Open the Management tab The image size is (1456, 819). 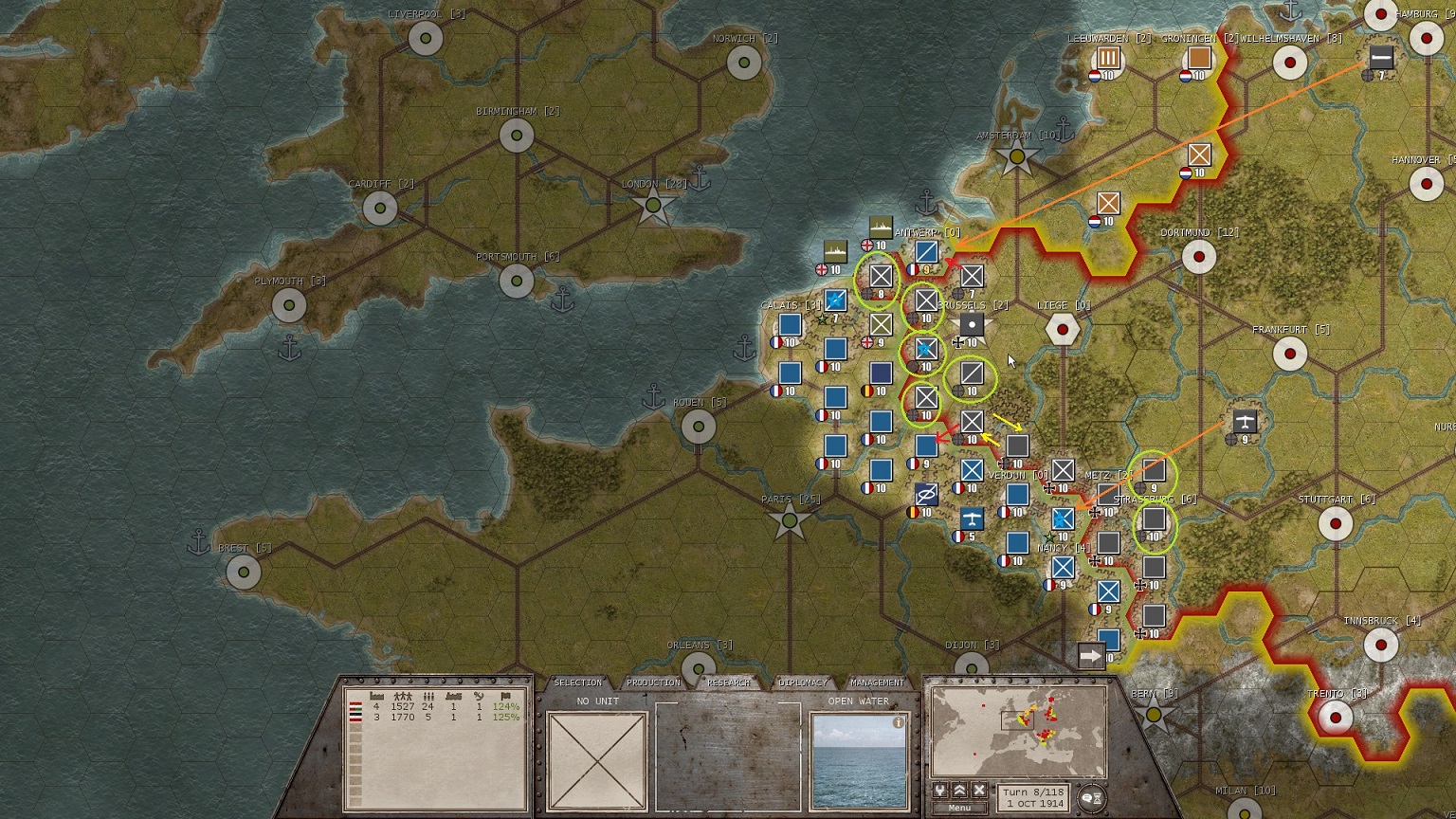(x=877, y=682)
